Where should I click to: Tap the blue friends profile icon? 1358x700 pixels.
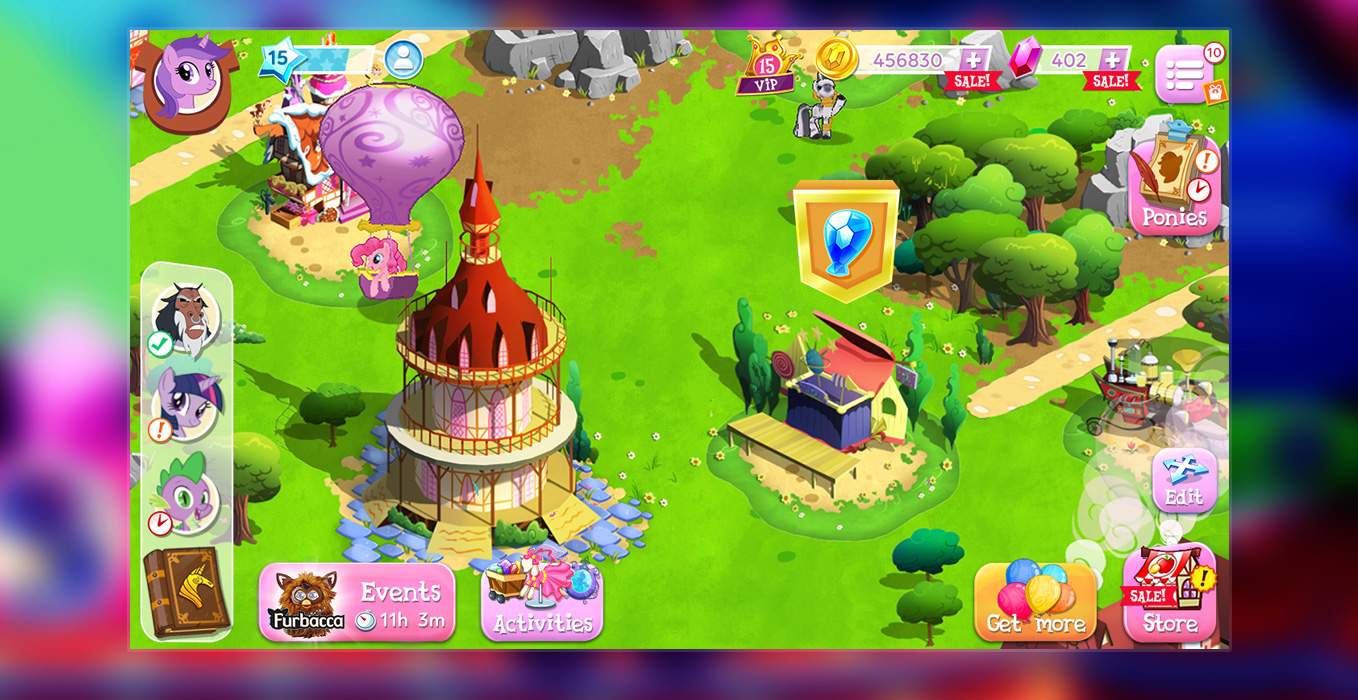[x=403, y=60]
